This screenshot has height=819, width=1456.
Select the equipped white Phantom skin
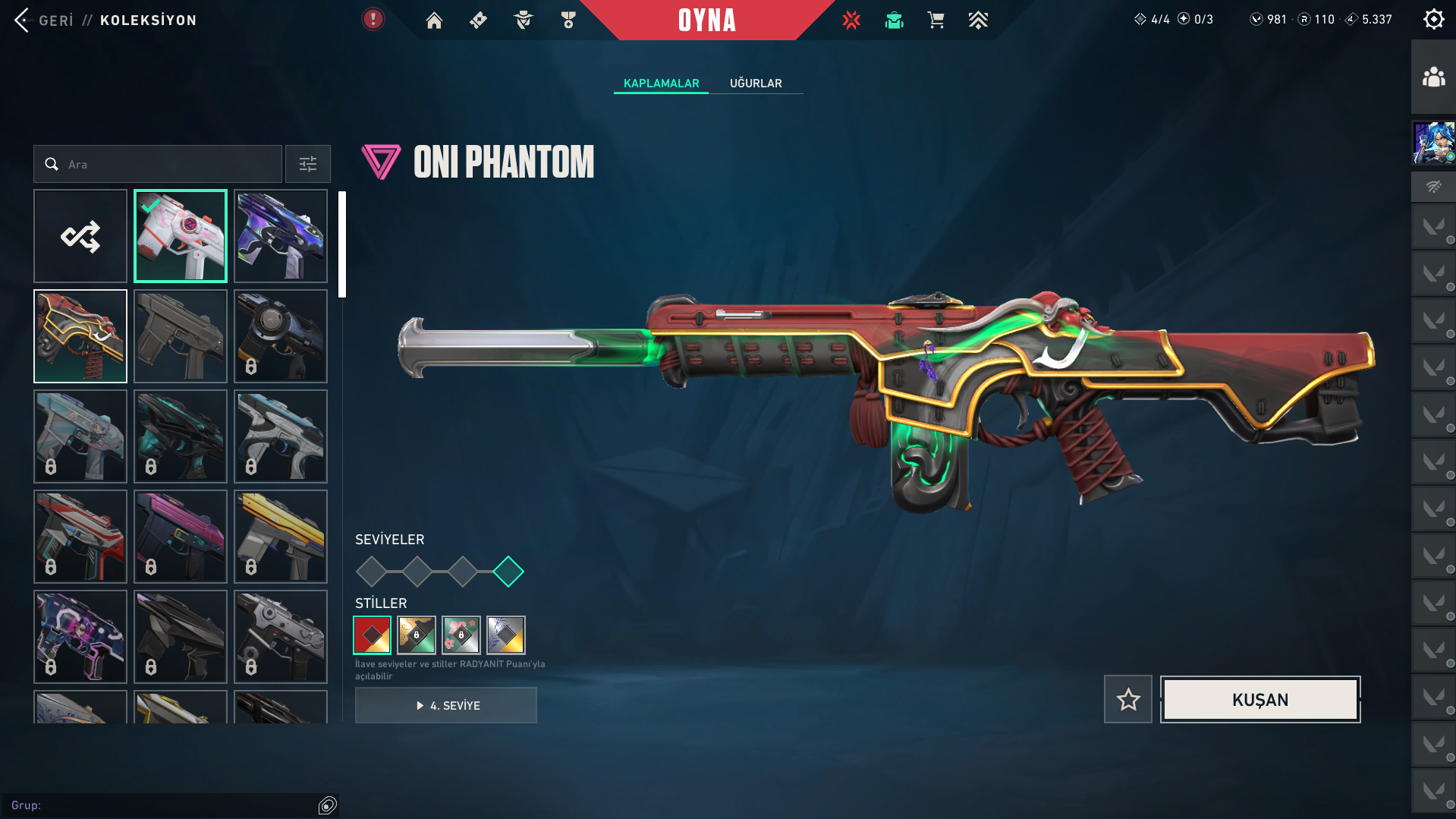tap(181, 236)
